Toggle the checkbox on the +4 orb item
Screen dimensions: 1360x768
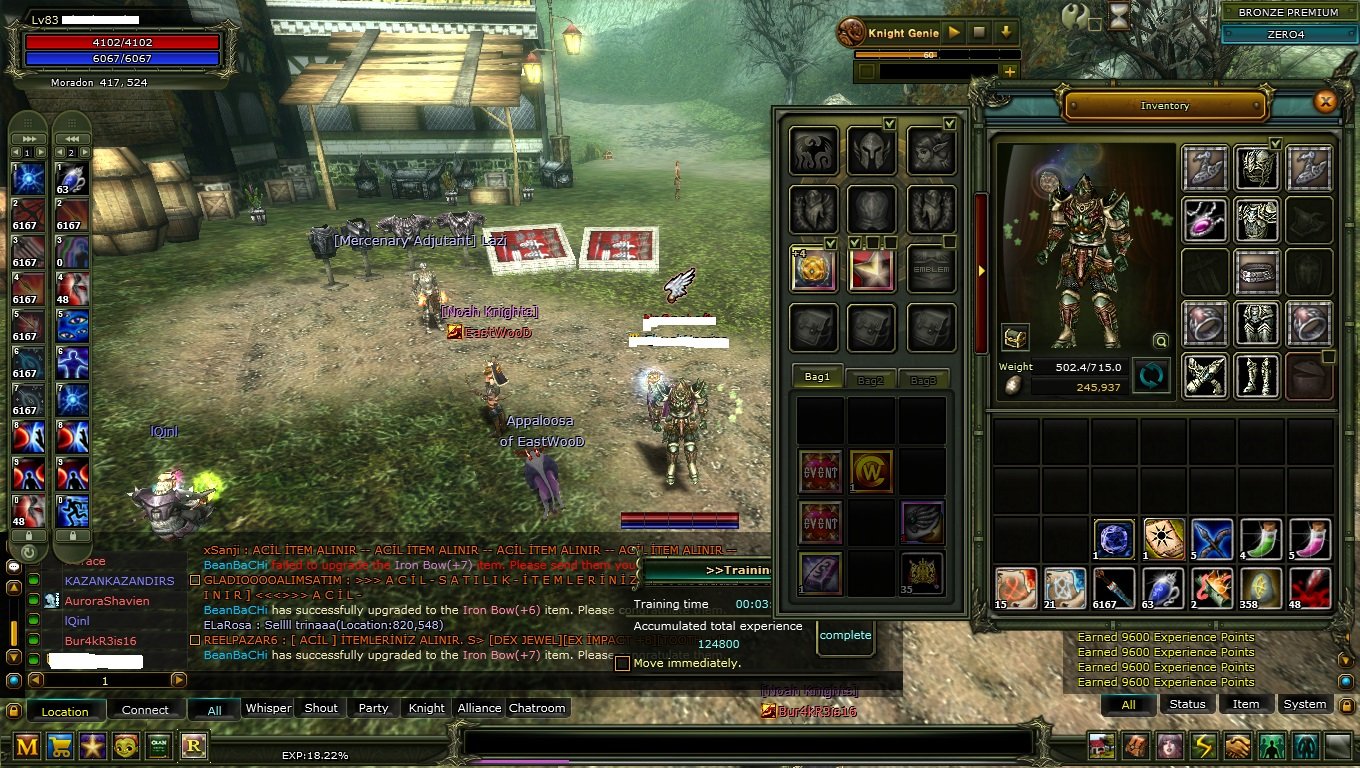pos(831,243)
